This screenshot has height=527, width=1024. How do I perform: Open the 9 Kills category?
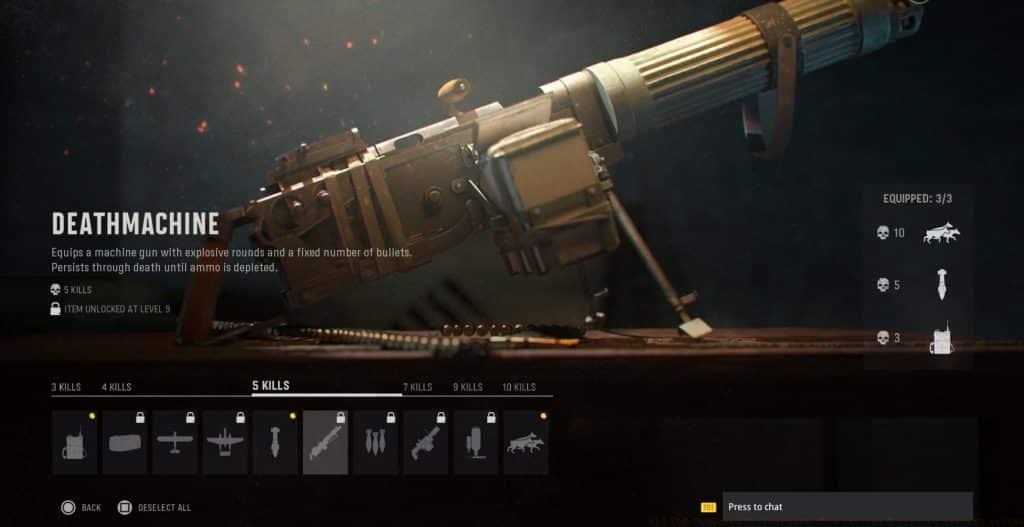pos(467,387)
